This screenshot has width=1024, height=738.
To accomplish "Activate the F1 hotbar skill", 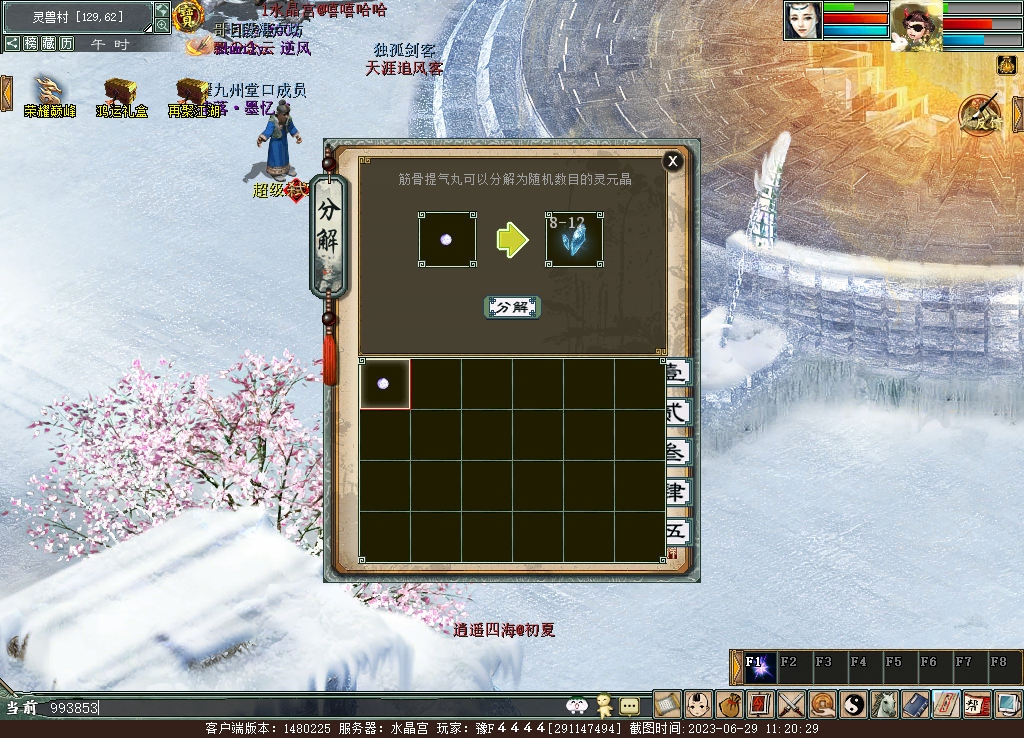I will (760, 667).
